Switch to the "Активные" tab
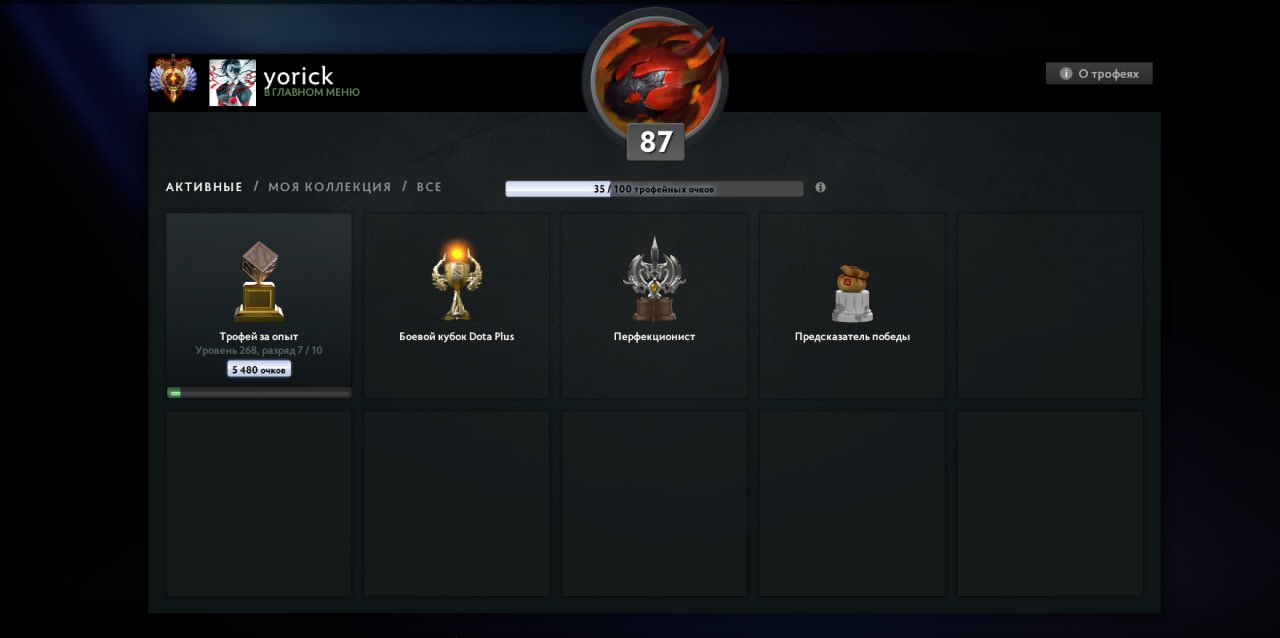1280x638 pixels. 204,187
